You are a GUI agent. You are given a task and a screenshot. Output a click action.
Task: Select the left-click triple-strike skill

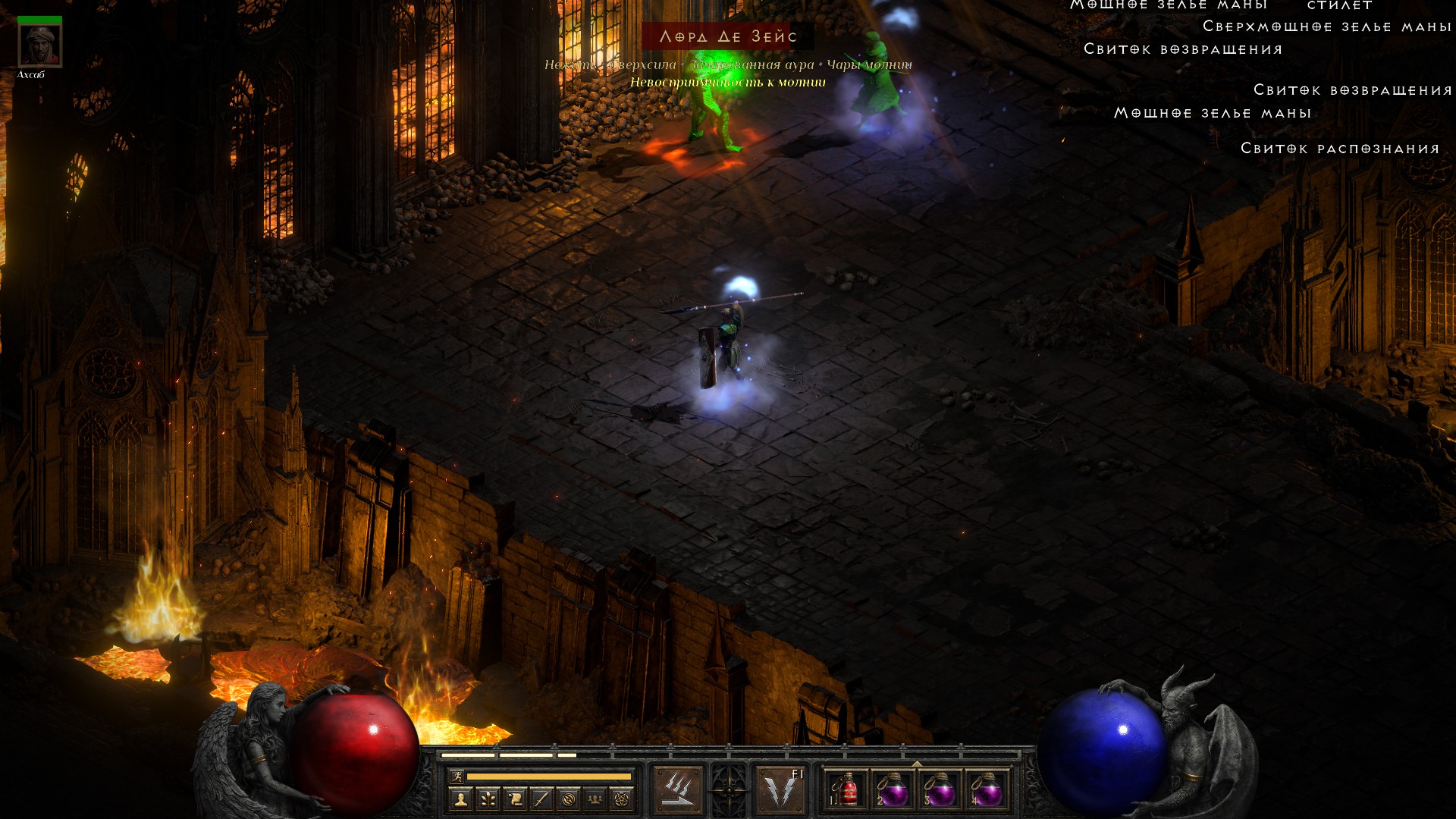[x=678, y=790]
